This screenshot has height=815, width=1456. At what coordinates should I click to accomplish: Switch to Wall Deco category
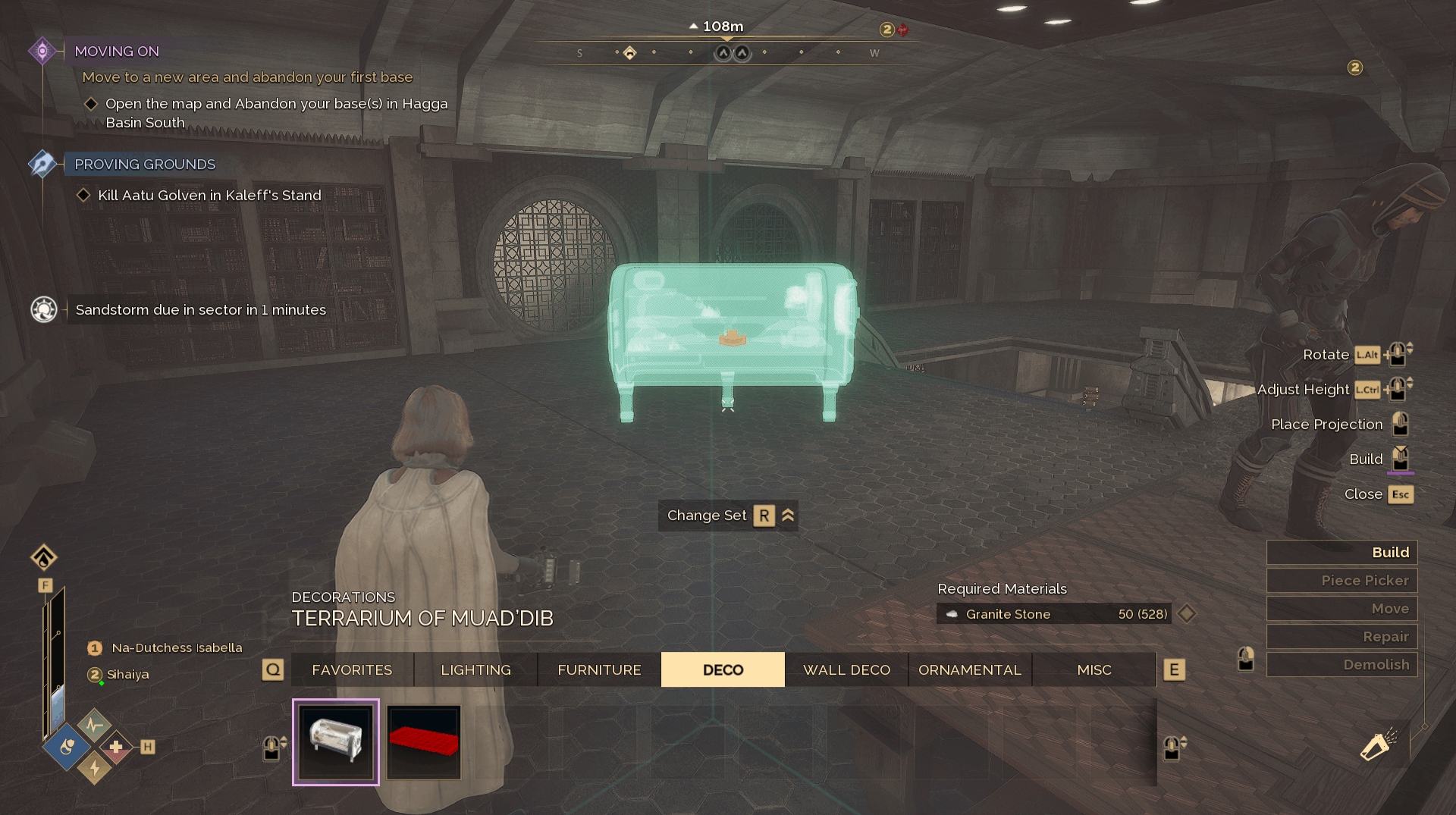pyautogui.click(x=846, y=670)
